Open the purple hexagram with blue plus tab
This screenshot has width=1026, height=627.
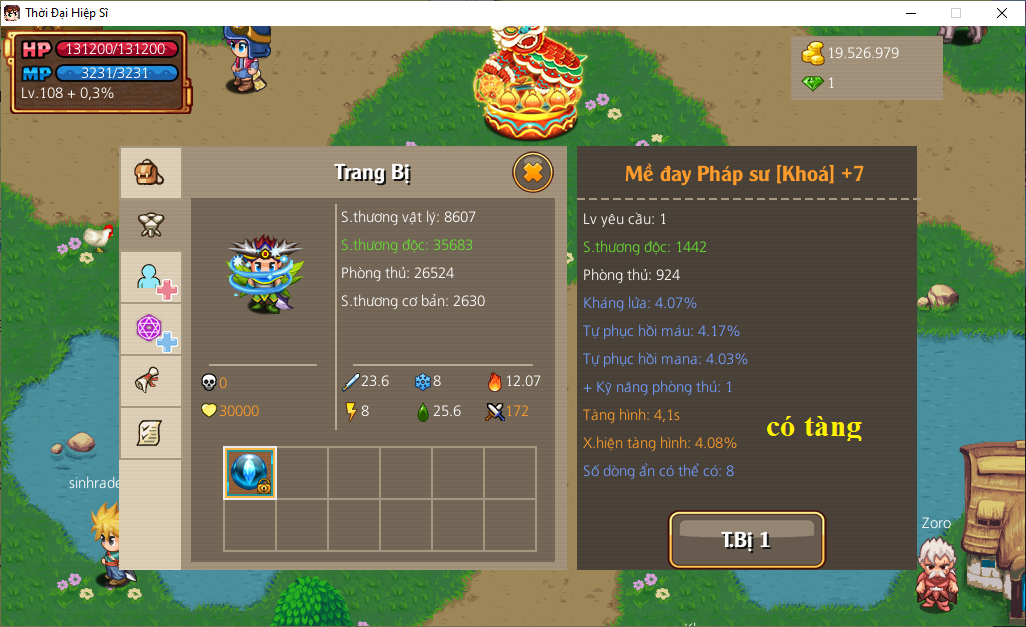152,330
